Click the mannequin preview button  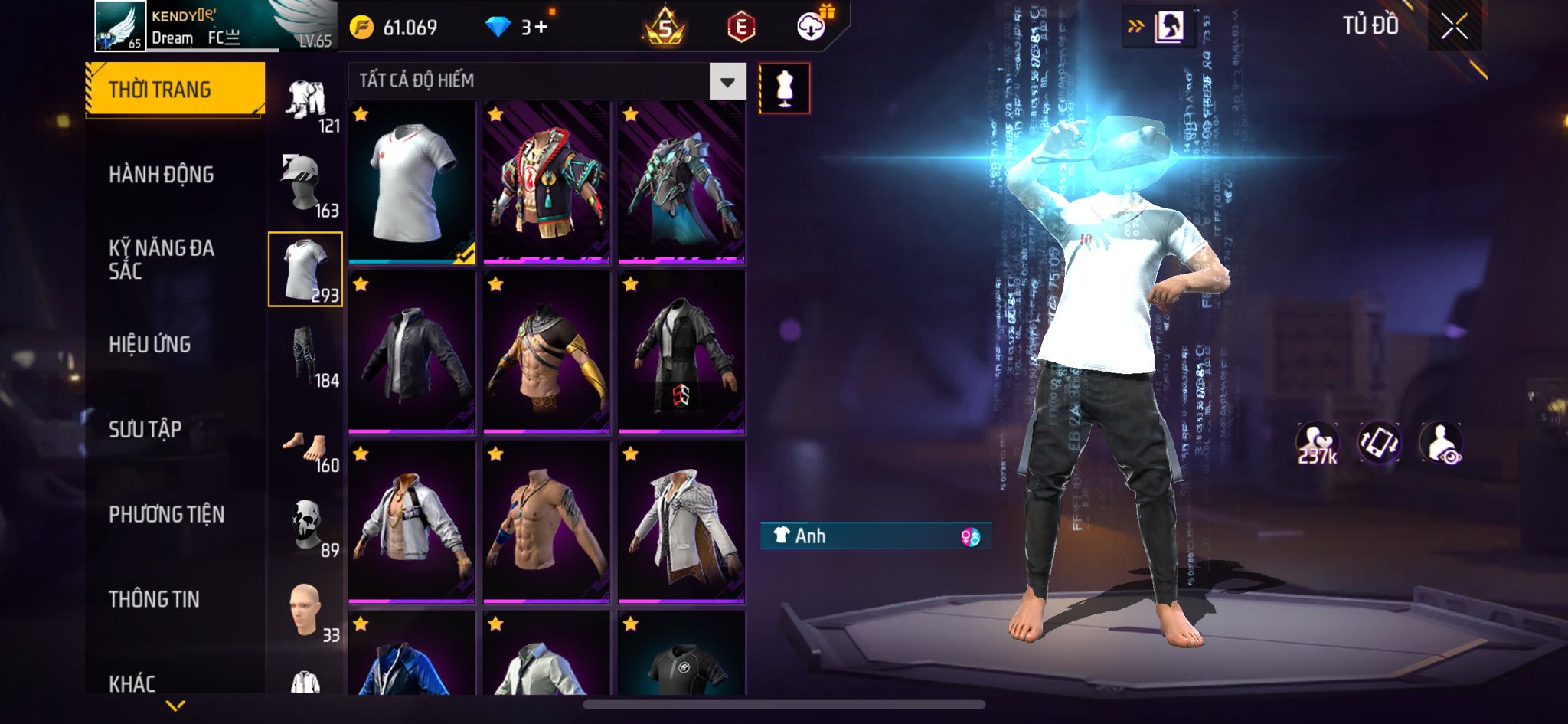click(x=784, y=88)
